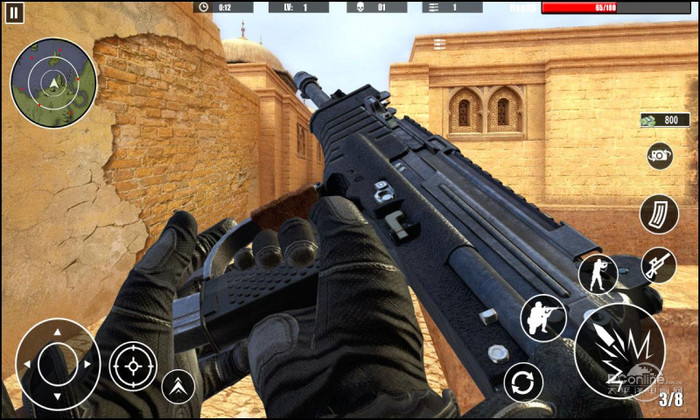Reload with the circular arrows button
Viewport: 700px width, 420px height.
coord(523,382)
